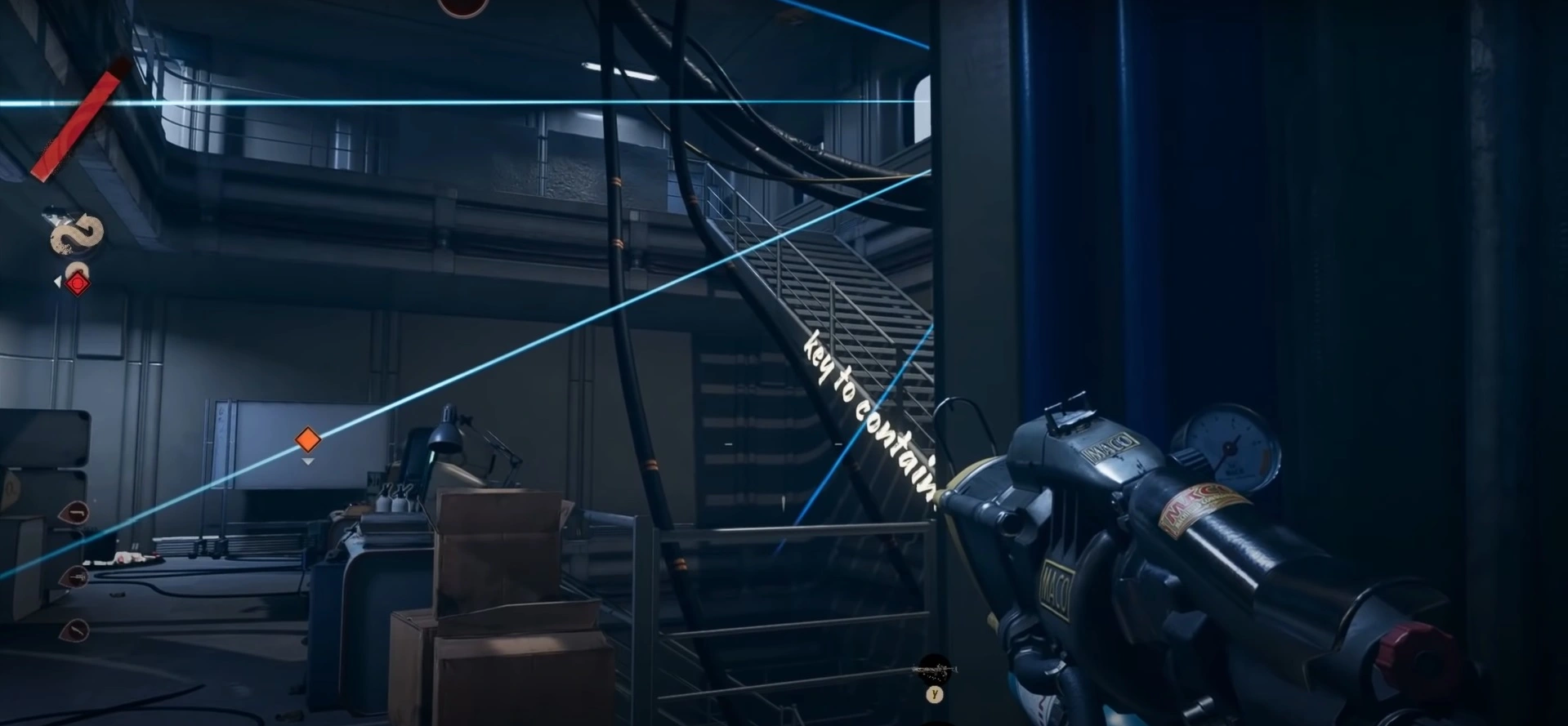Screen dimensions: 1568x726
Task: Select the machete pickup marker icon
Action: [x=77, y=630]
